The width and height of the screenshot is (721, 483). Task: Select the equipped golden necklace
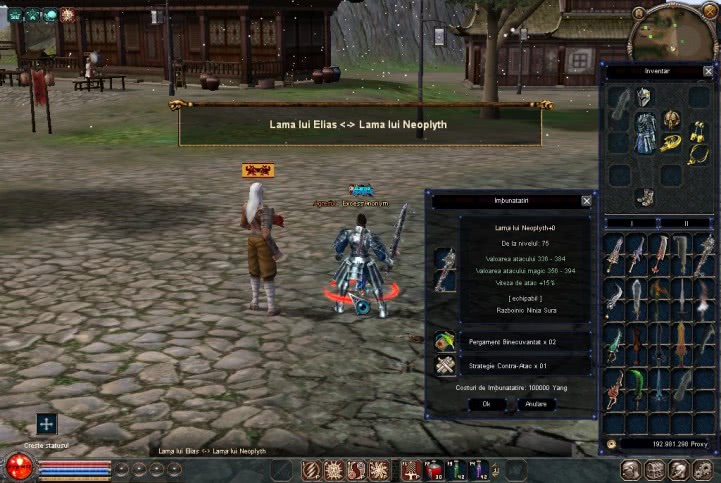[x=696, y=153]
